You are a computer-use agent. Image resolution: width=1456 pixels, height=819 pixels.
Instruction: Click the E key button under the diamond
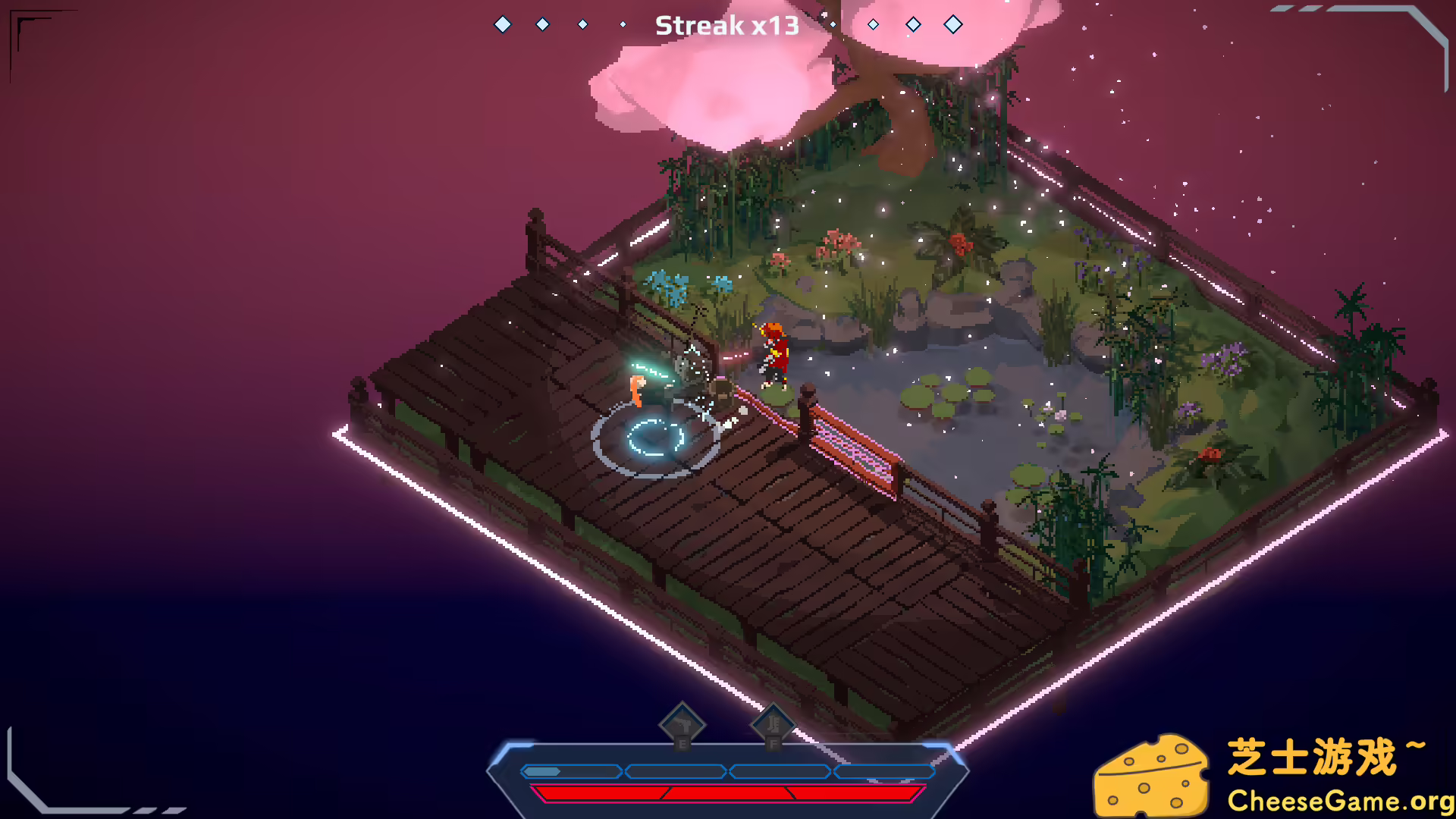[x=682, y=745]
